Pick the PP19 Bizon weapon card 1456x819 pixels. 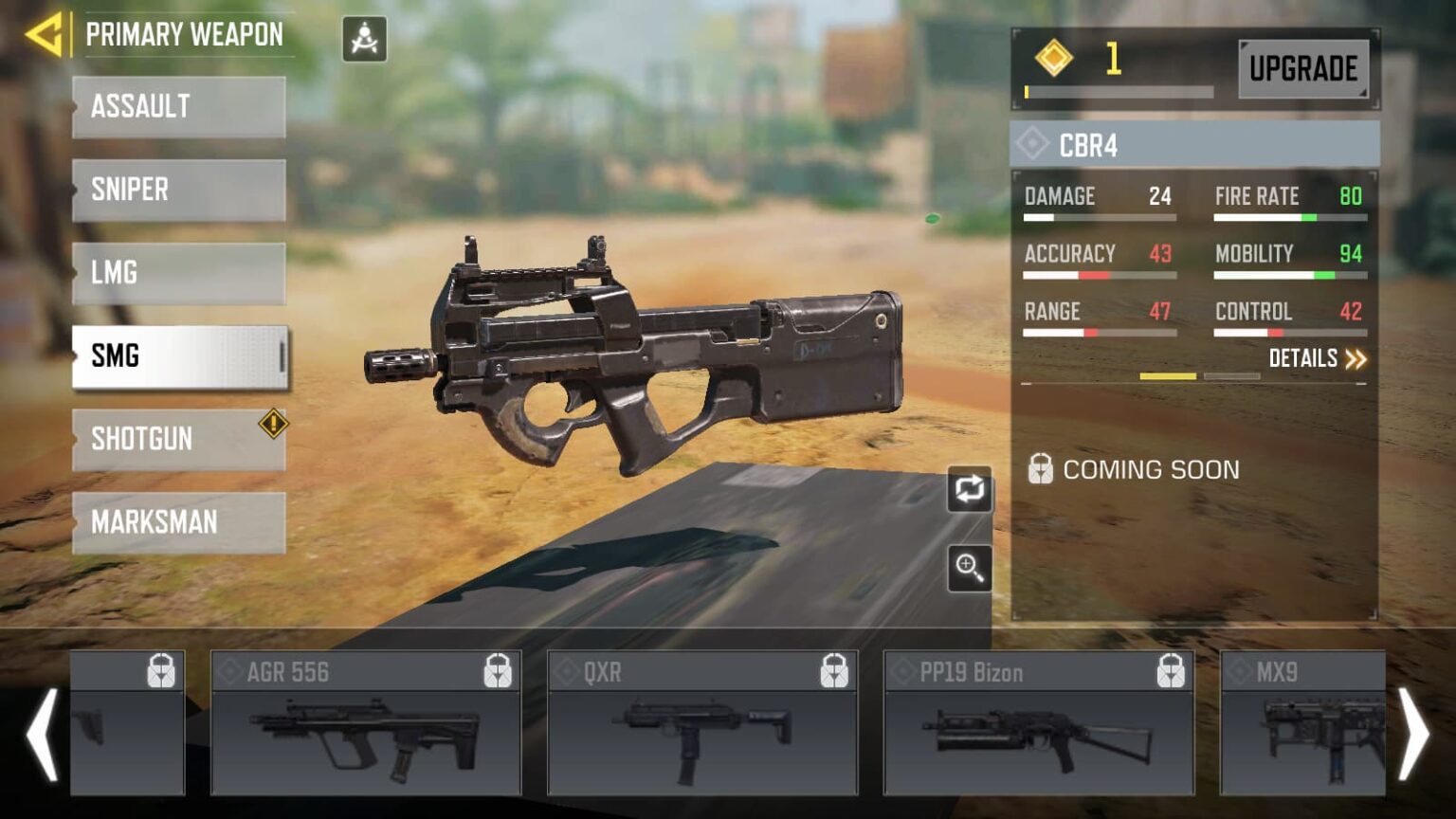(x=1038, y=722)
